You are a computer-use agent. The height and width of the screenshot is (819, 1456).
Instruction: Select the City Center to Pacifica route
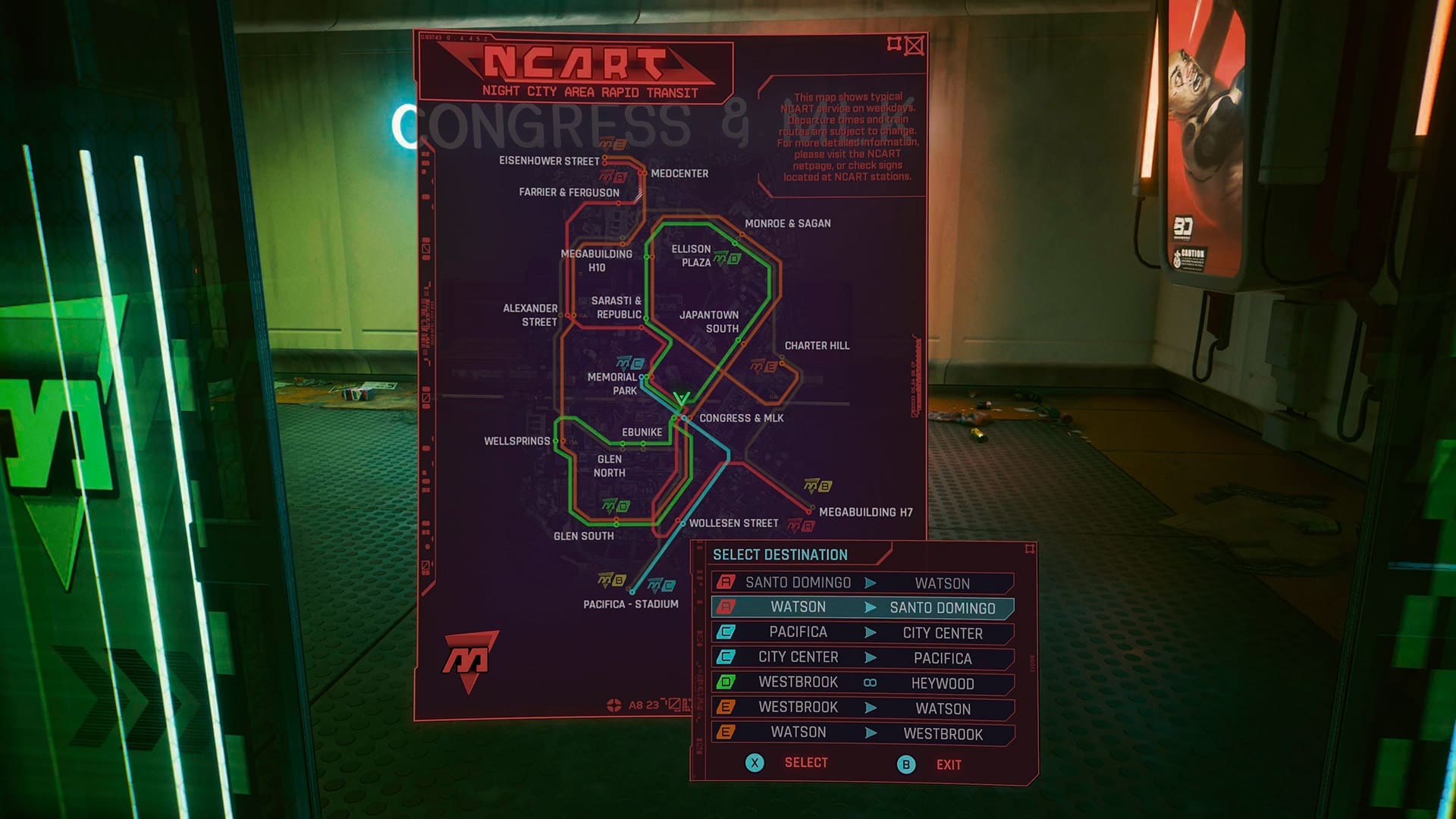coord(864,657)
